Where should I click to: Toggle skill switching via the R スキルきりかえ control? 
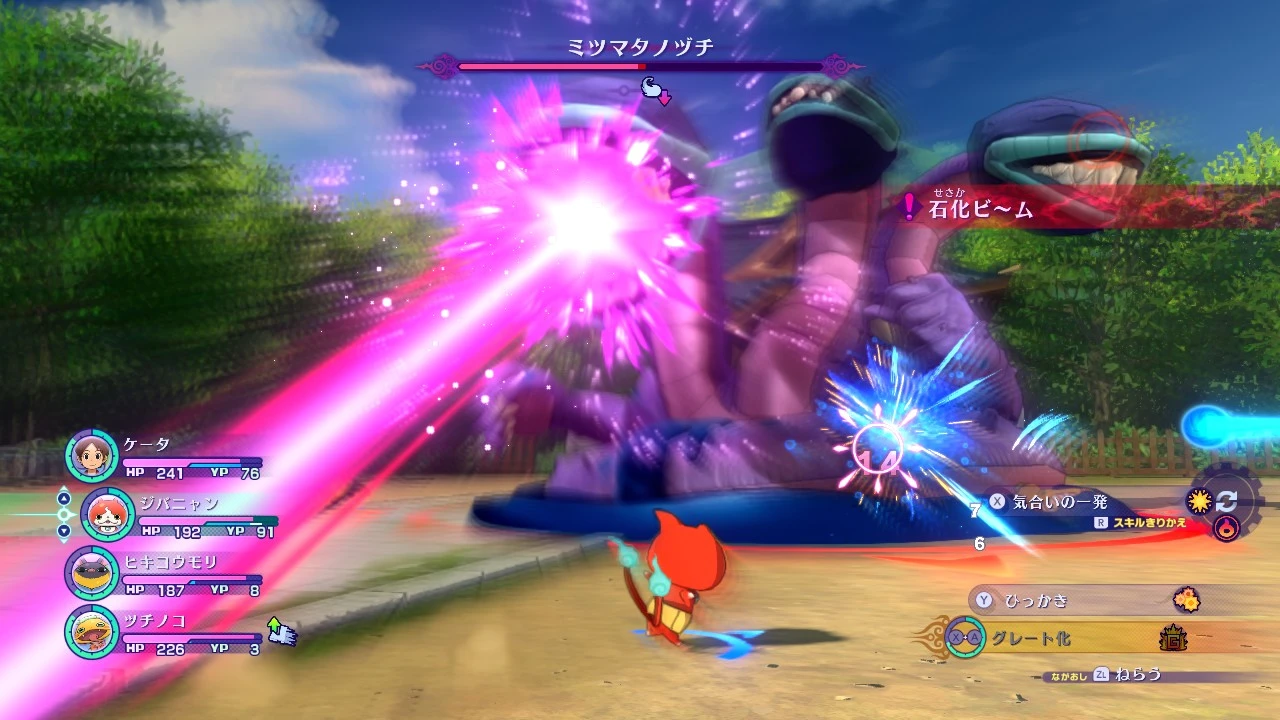point(1142,521)
